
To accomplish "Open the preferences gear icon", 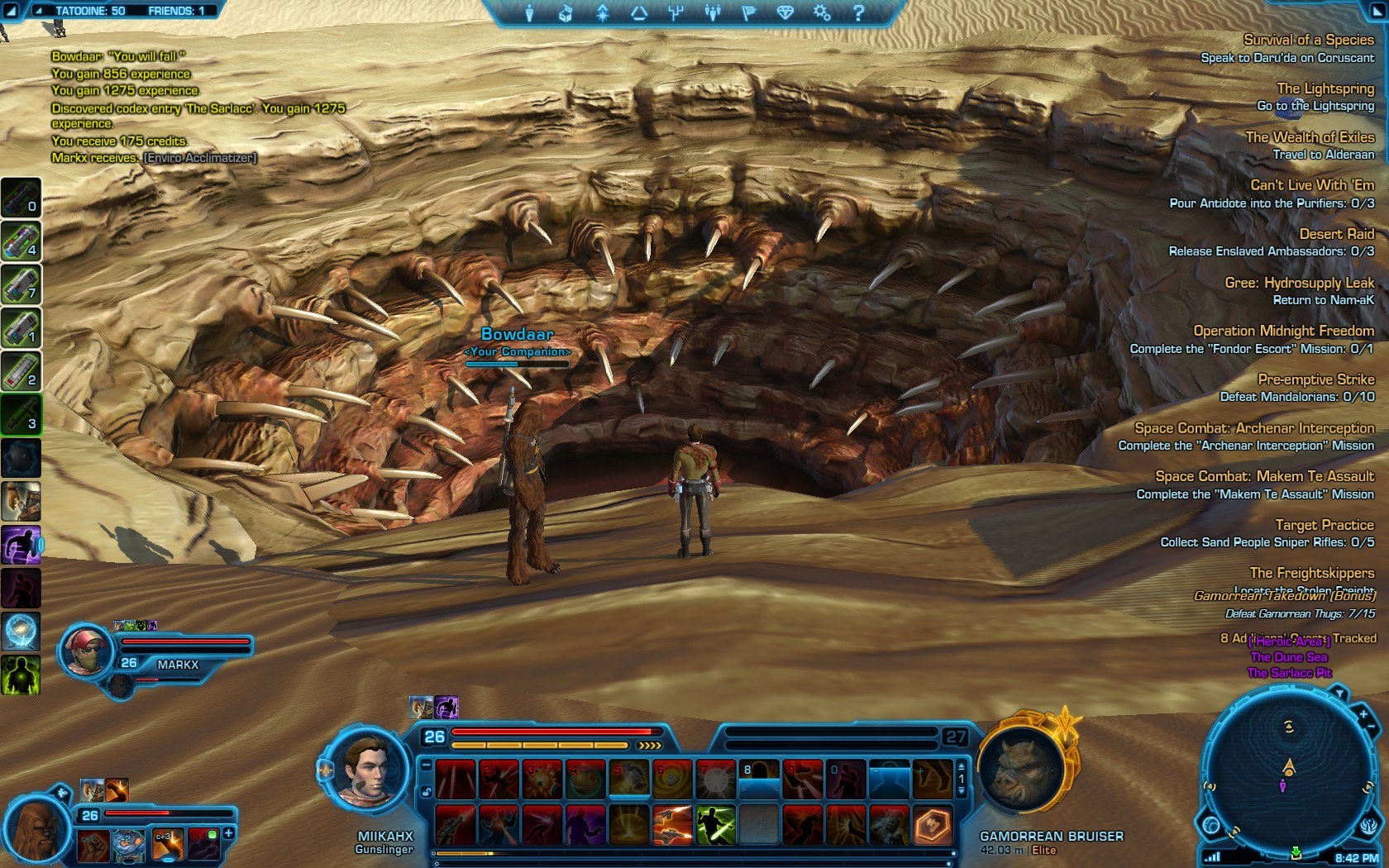I will (821, 12).
